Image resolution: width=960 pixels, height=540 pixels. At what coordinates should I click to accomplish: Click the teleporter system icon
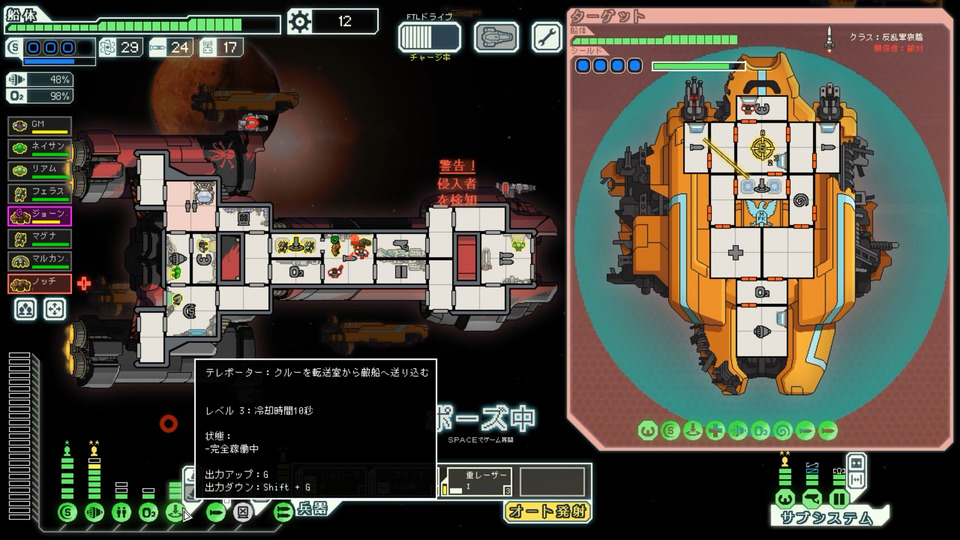[176, 512]
